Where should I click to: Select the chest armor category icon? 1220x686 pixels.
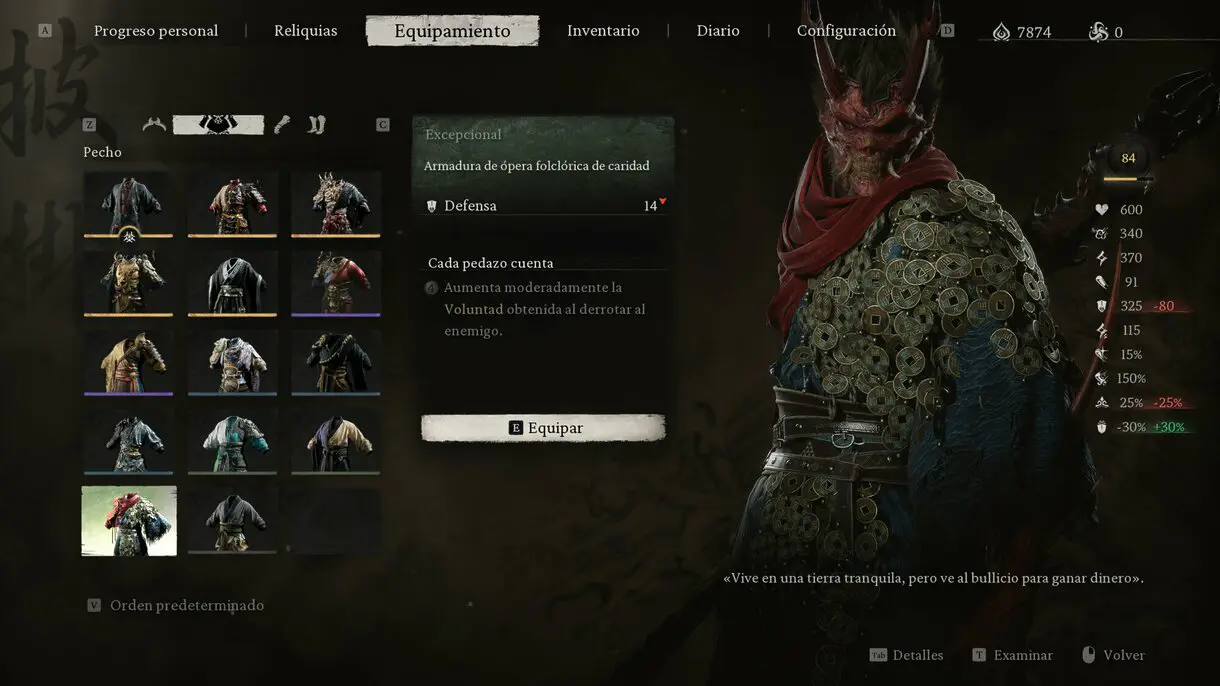pyautogui.click(x=218, y=125)
